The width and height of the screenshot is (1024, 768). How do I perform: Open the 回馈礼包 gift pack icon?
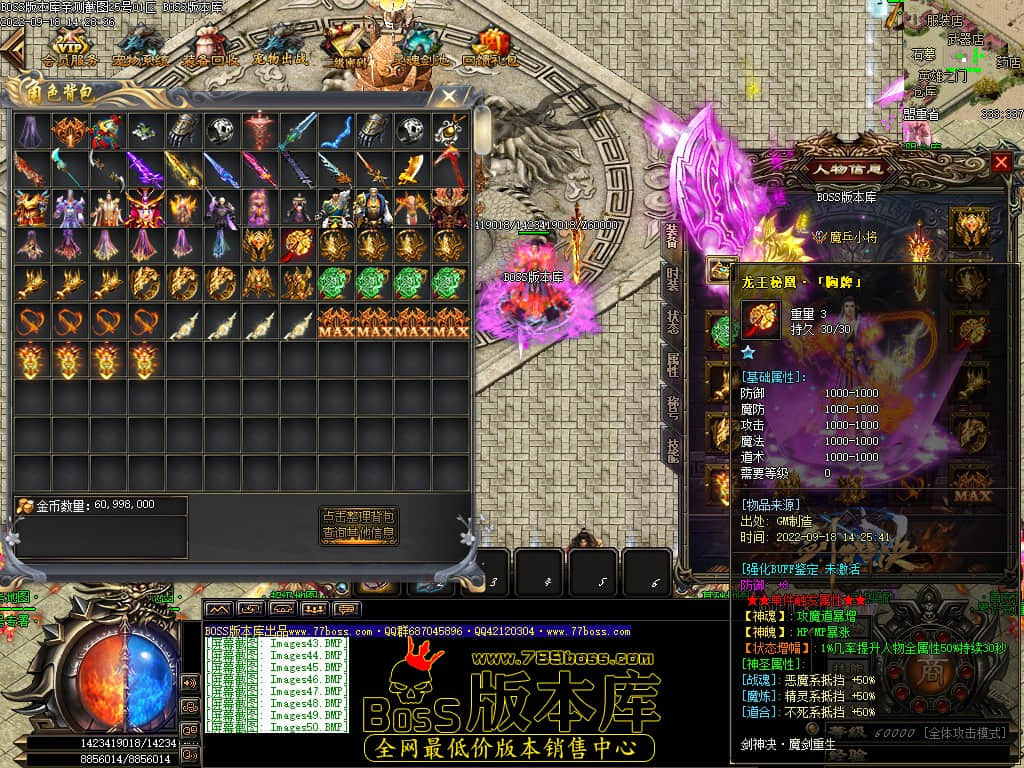(x=491, y=48)
